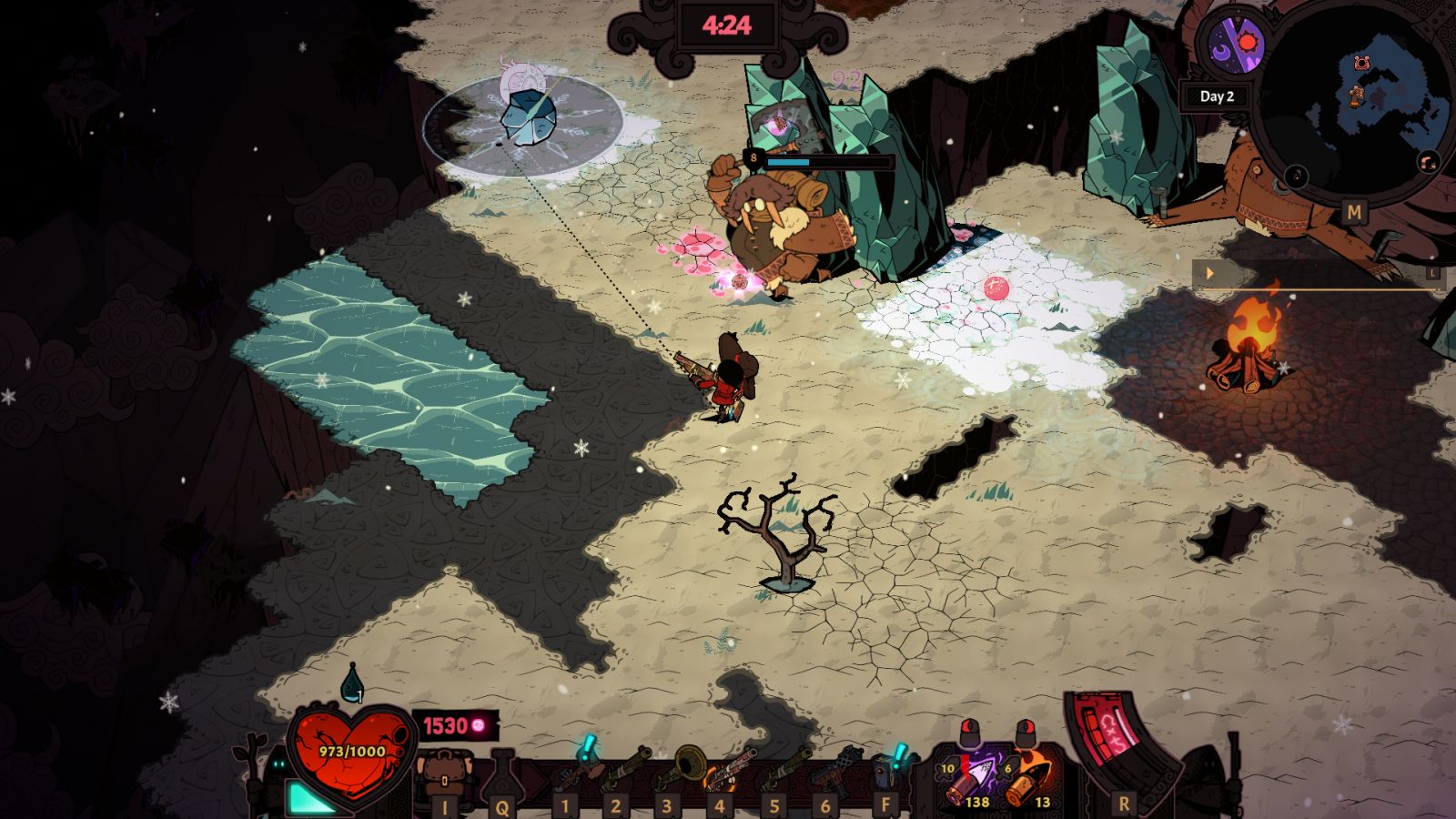The height and width of the screenshot is (819, 1456).
Task: Click the curved-arrow minimap button
Action: pos(1427,162)
